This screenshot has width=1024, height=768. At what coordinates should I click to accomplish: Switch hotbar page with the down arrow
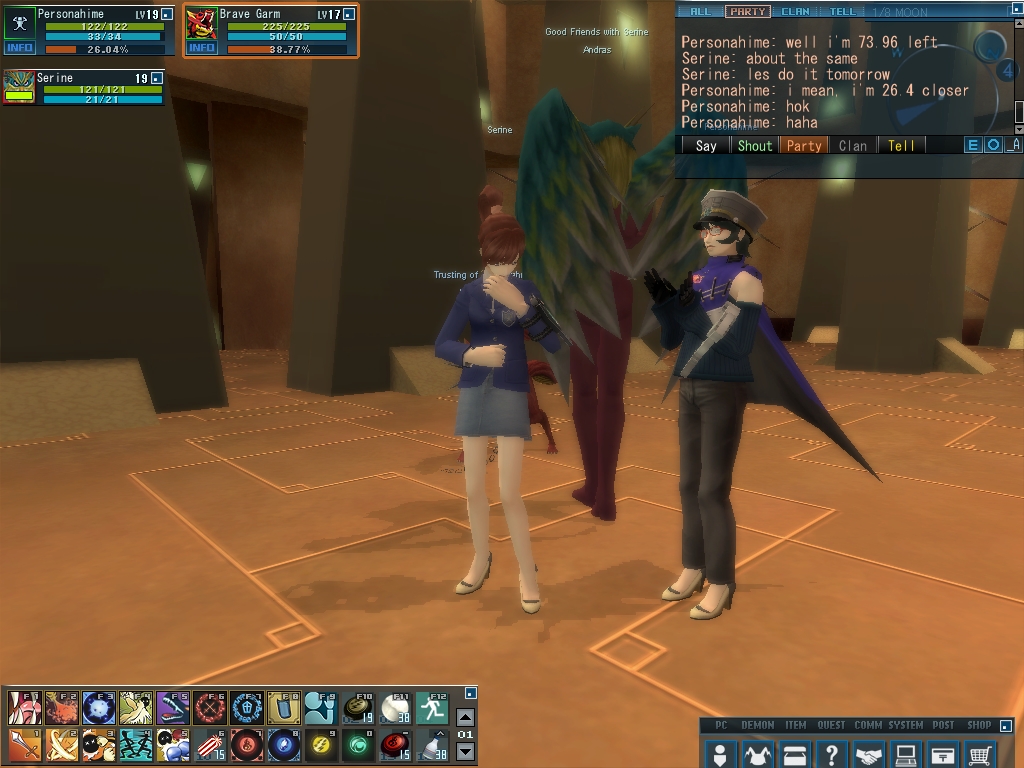pos(465,751)
